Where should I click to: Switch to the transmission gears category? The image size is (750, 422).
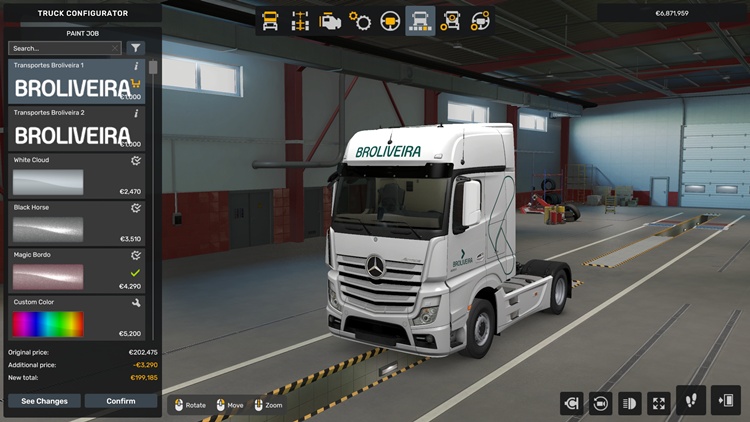tap(360, 20)
